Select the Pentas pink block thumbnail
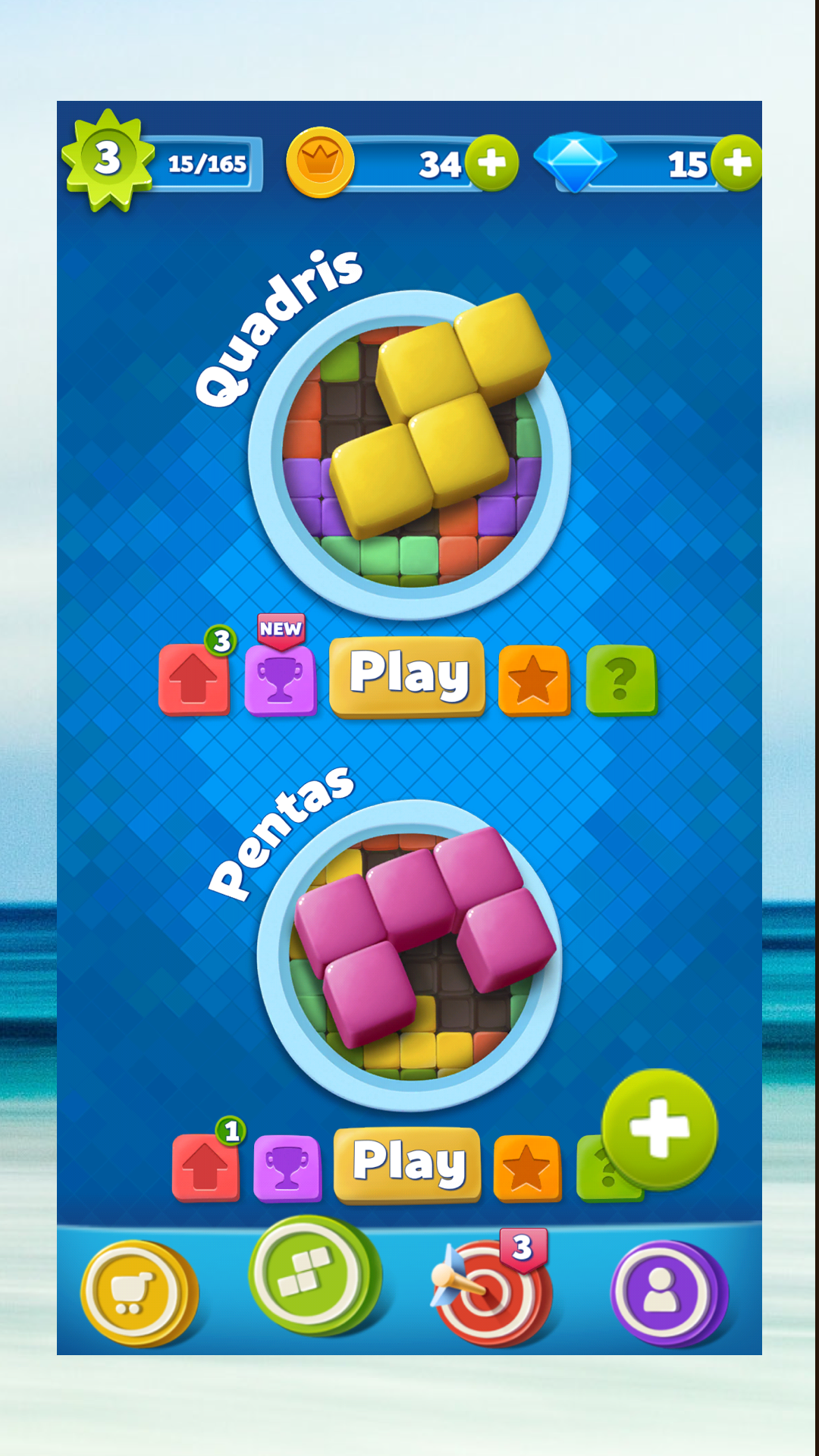819x1456 pixels. click(x=409, y=954)
